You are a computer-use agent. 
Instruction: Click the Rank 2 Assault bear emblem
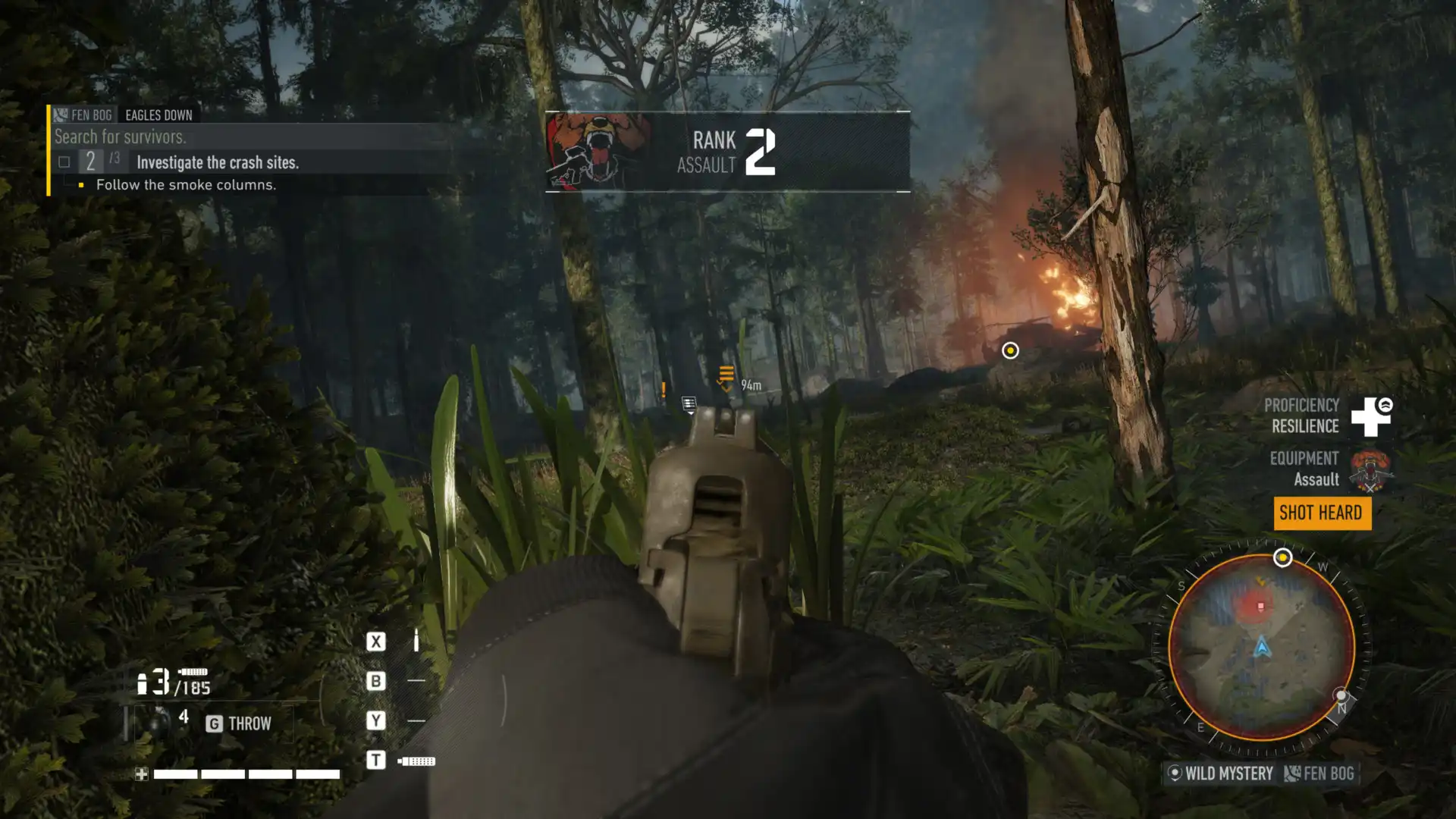click(x=598, y=151)
